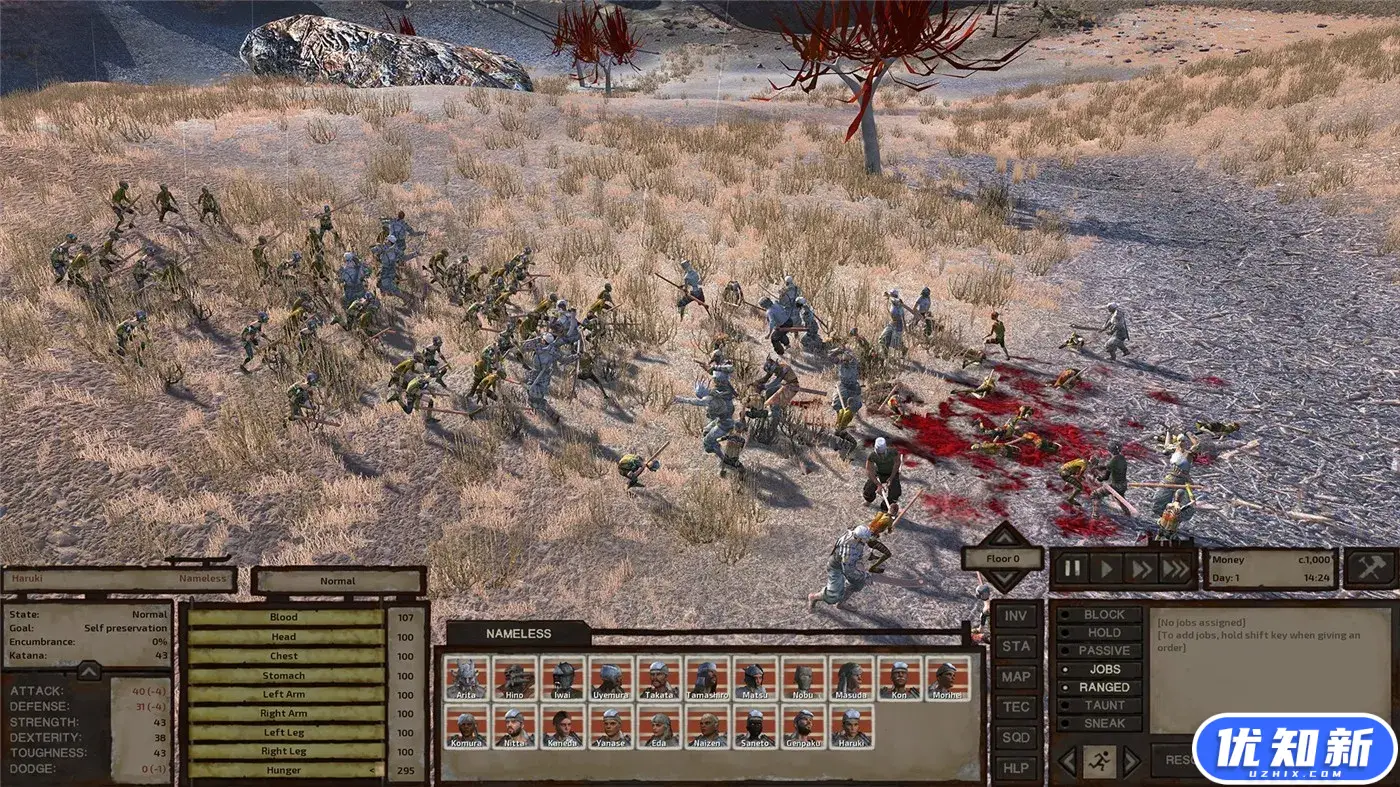Select Tamashiro's portrait in the squad
The height and width of the screenshot is (787, 1400).
tap(707, 678)
